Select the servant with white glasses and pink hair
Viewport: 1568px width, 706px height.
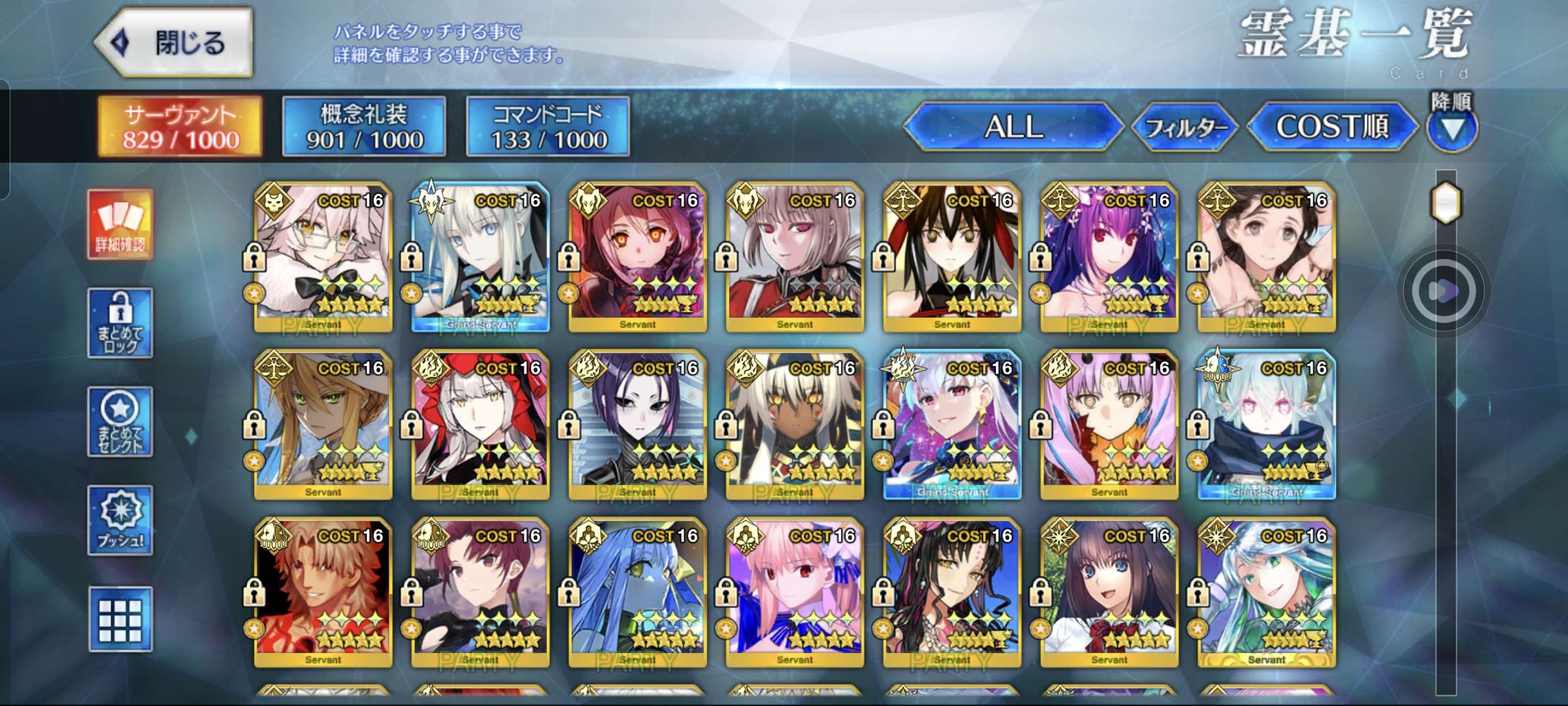tap(323, 257)
